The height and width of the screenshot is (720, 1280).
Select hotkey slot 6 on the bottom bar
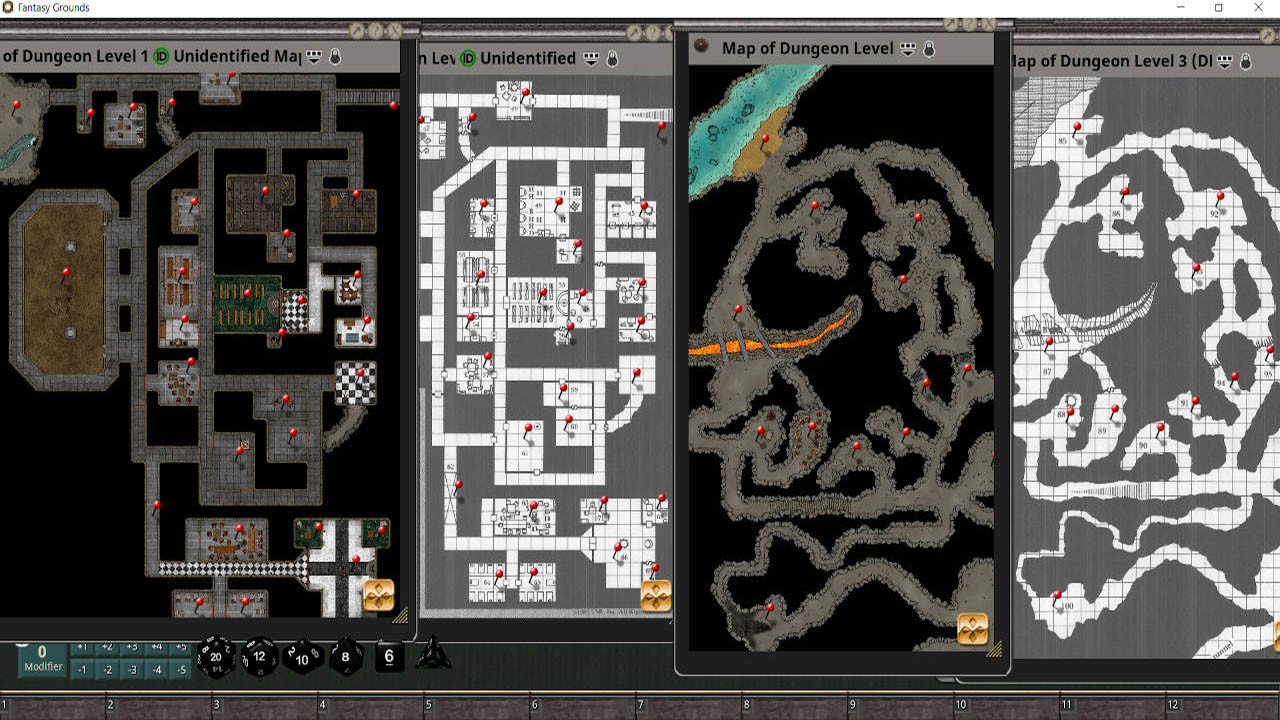pos(585,708)
